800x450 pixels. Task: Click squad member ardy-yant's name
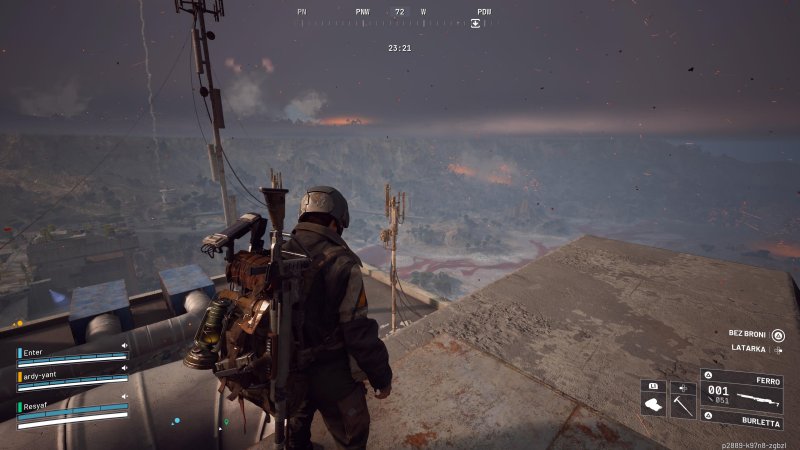[43, 376]
